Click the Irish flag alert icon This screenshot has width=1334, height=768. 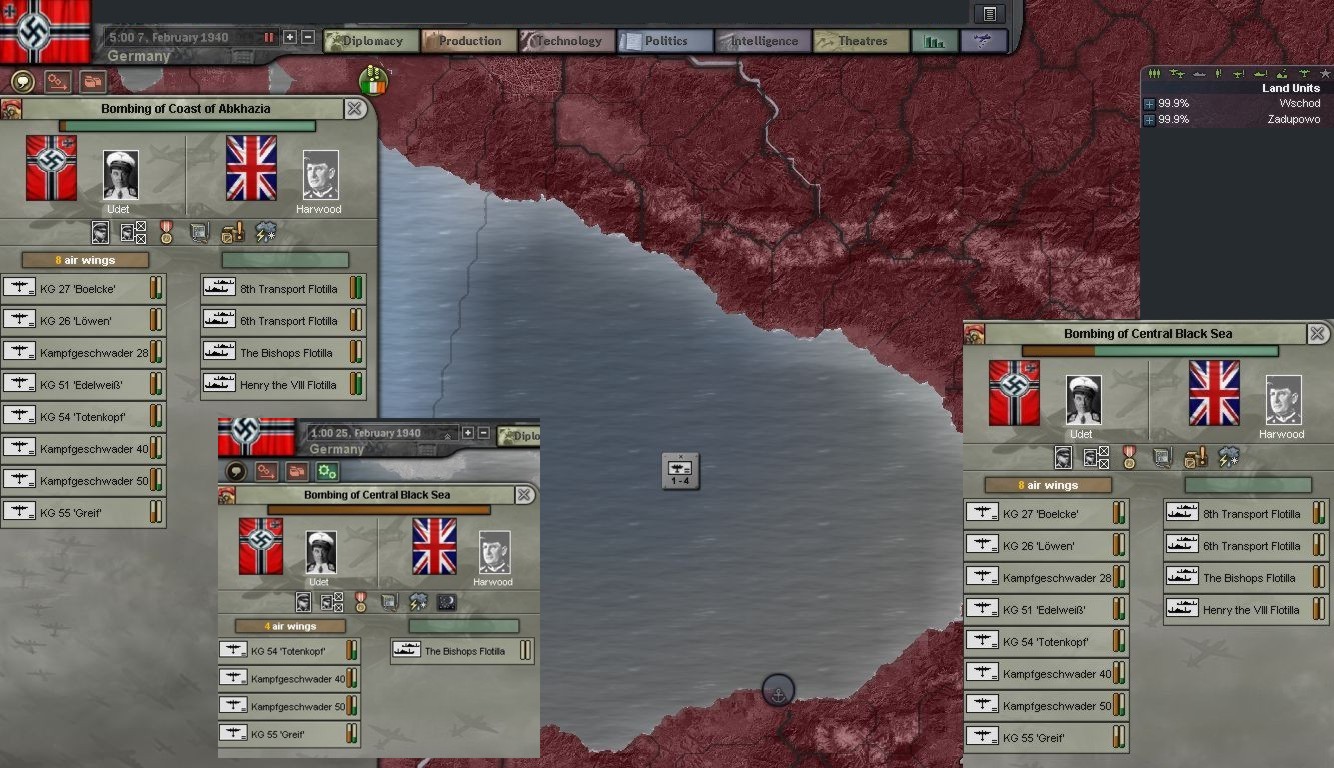[373, 81]
